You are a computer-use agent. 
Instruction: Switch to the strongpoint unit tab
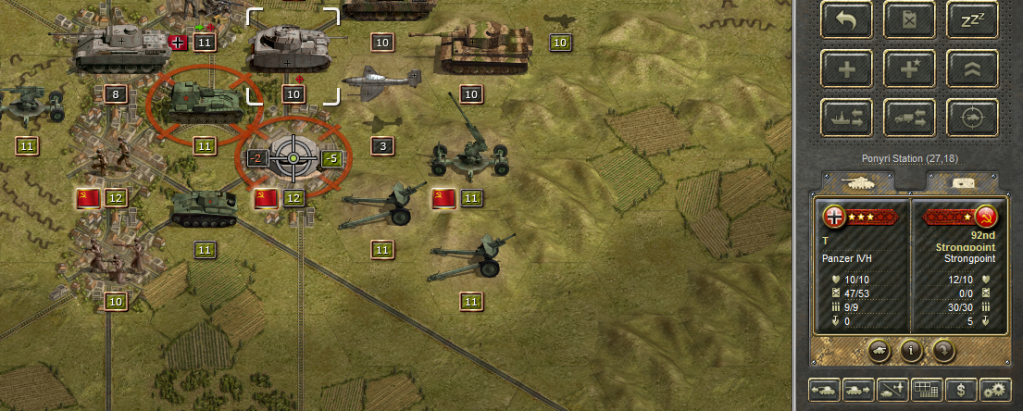point(961,182)
